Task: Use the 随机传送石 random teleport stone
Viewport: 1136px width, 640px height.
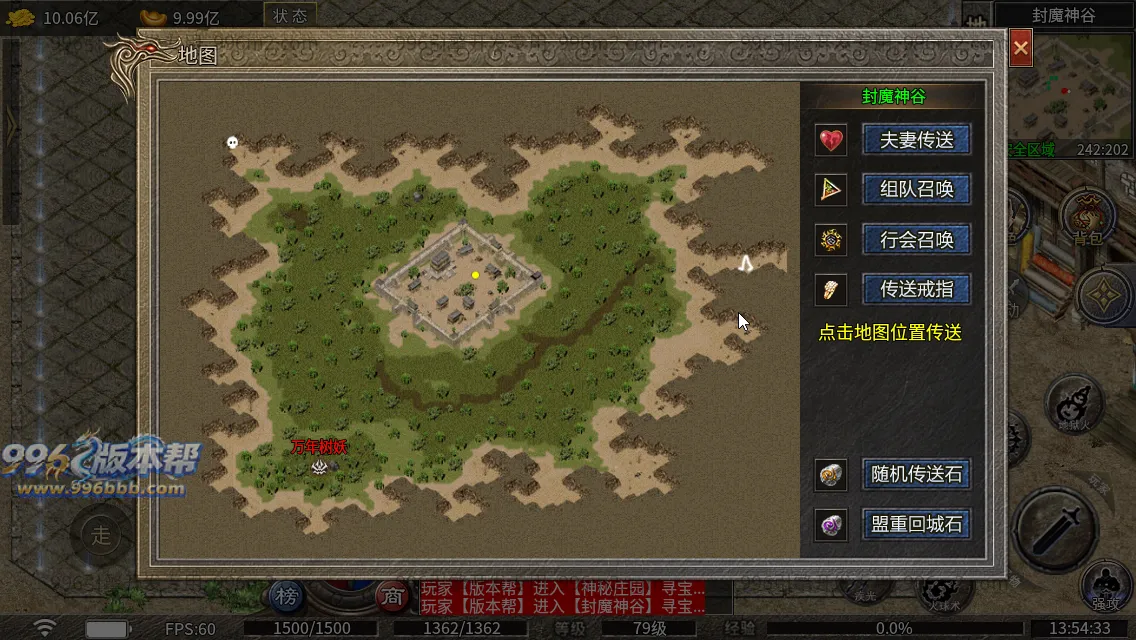Action: click(916, 474)
